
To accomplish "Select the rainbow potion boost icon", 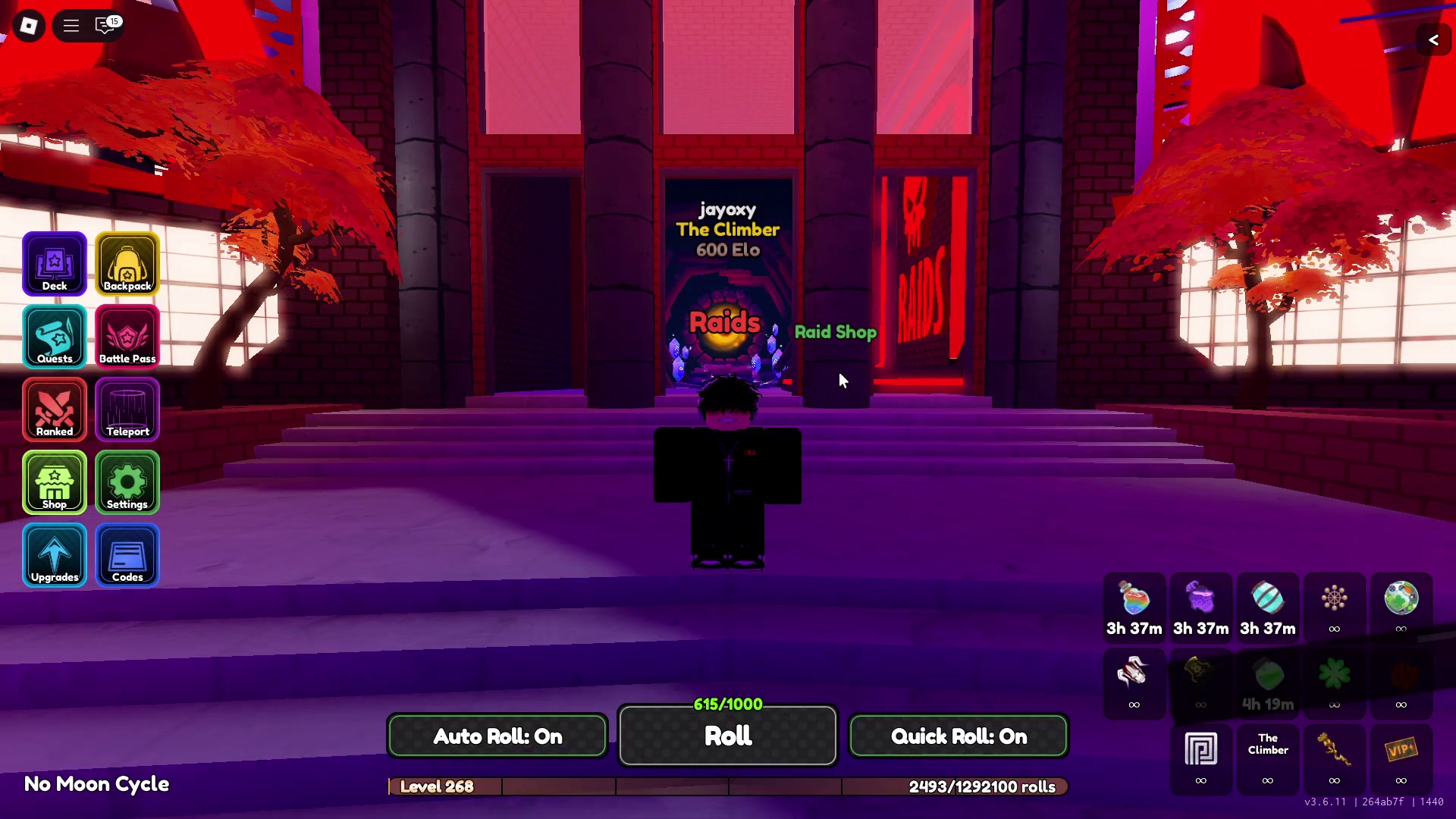I will point(1134,599).
